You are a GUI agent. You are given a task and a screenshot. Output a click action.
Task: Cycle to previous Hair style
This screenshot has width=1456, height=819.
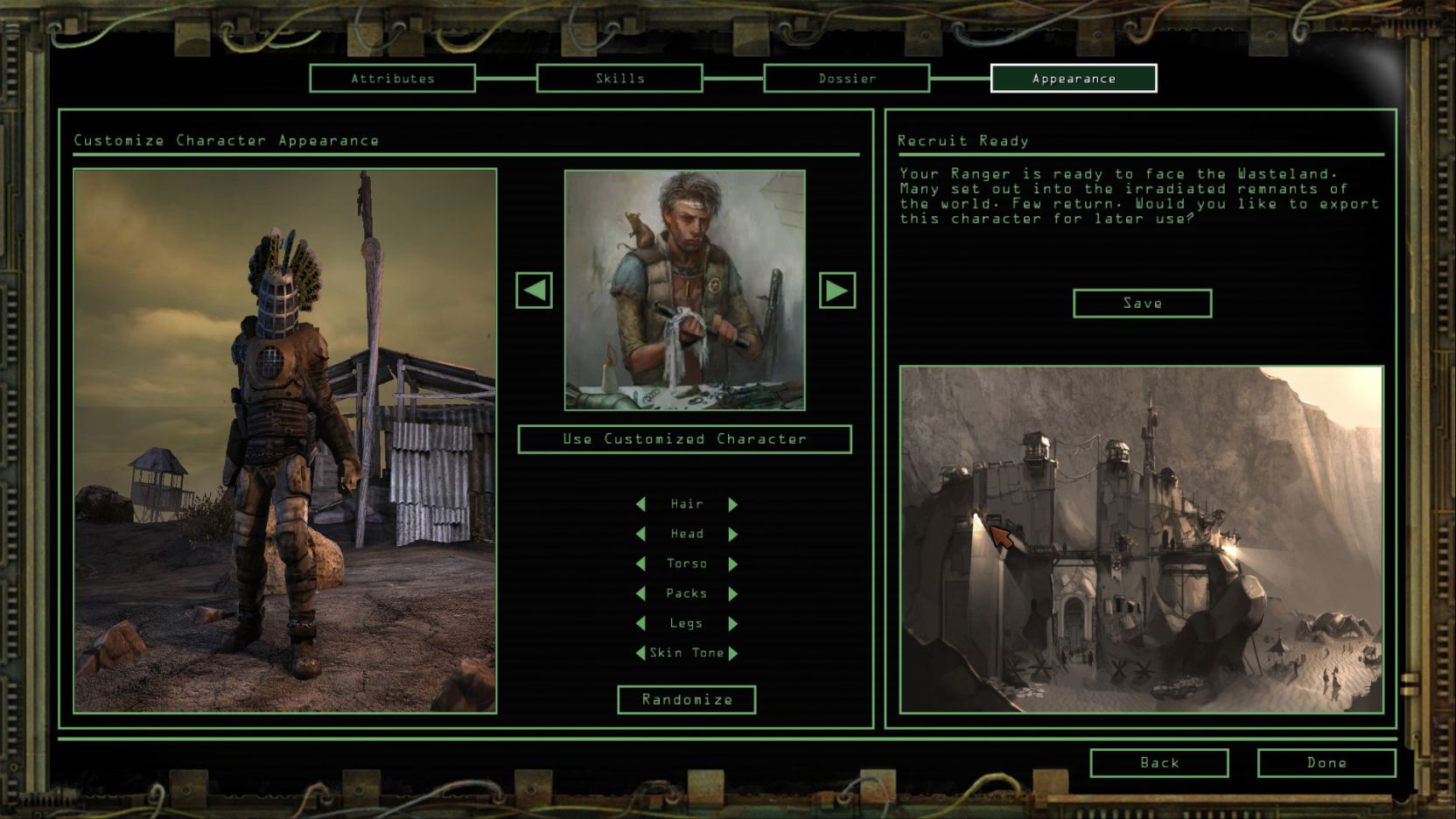point(640,505)
